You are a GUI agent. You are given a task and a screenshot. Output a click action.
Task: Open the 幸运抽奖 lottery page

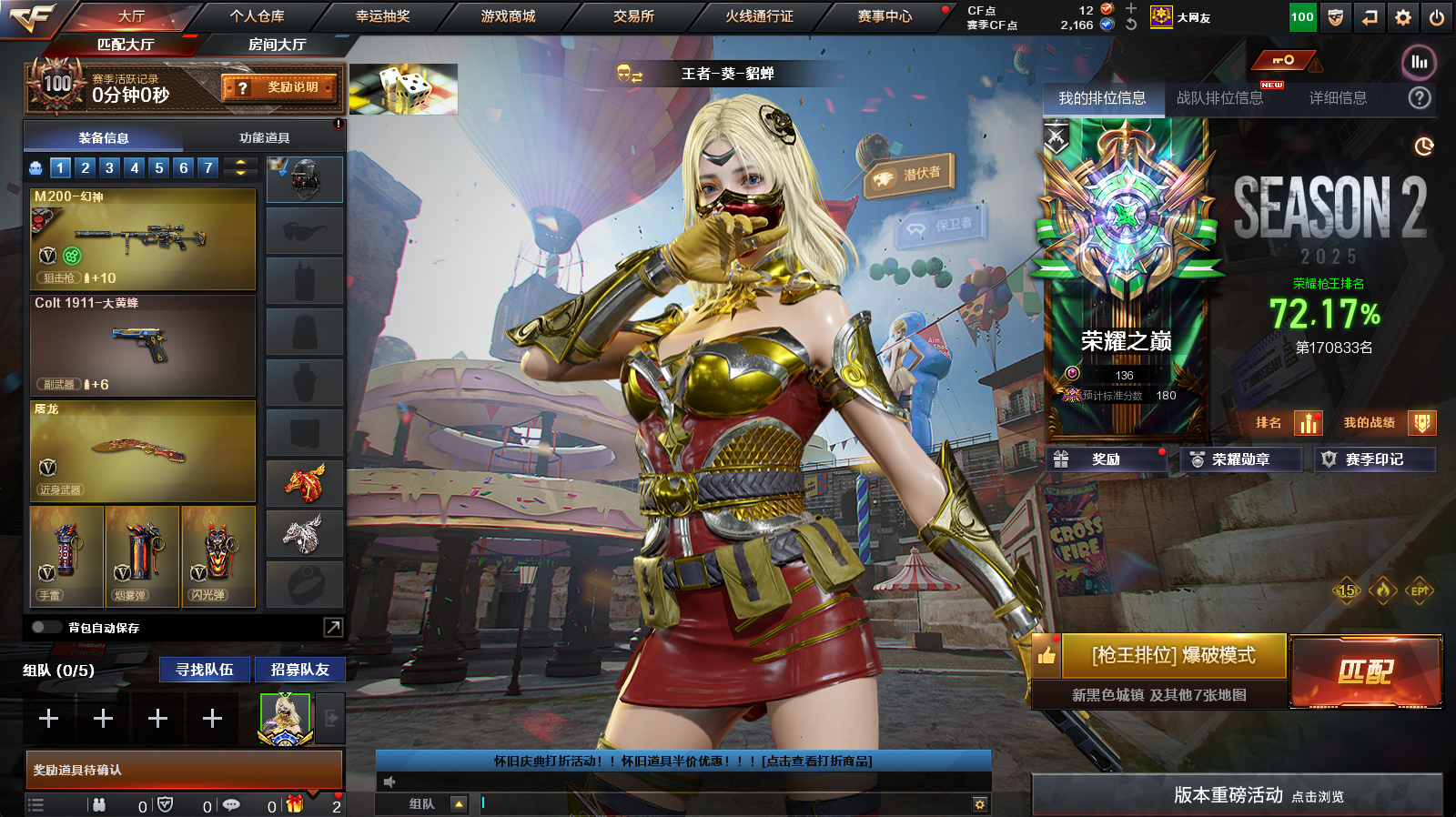tap(382, 16)
